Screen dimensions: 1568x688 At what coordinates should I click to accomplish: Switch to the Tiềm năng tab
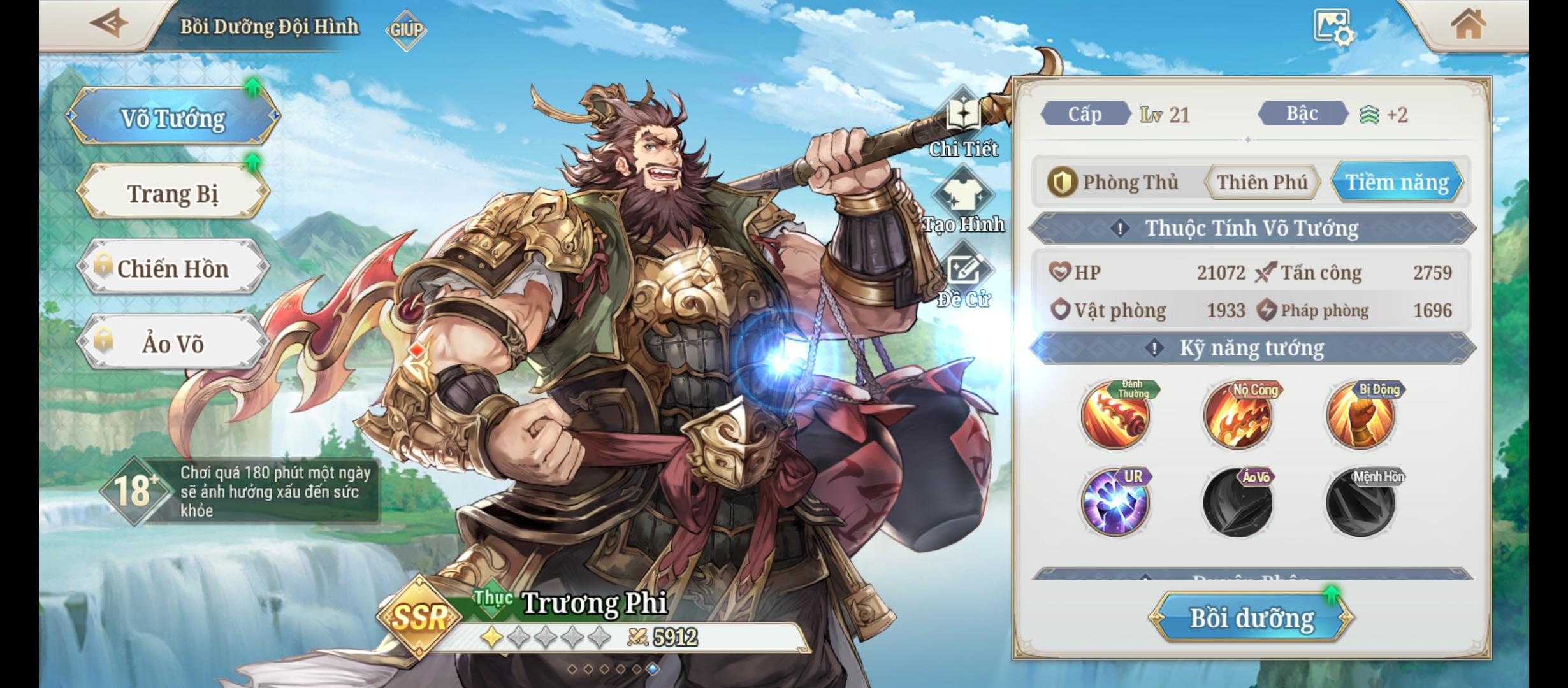[1397, 183]
